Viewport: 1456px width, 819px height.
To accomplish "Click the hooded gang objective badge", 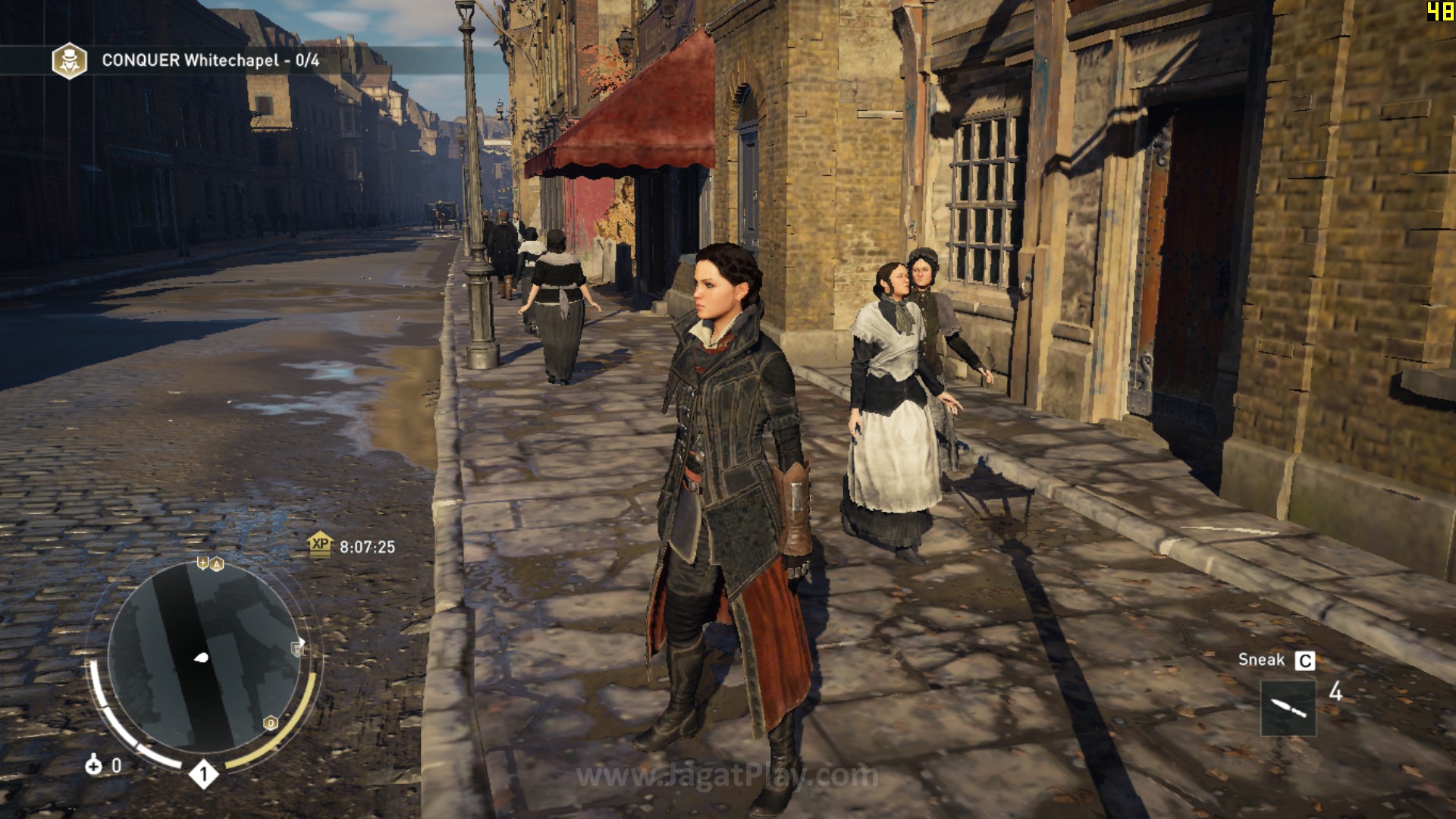I will (69, 61).
